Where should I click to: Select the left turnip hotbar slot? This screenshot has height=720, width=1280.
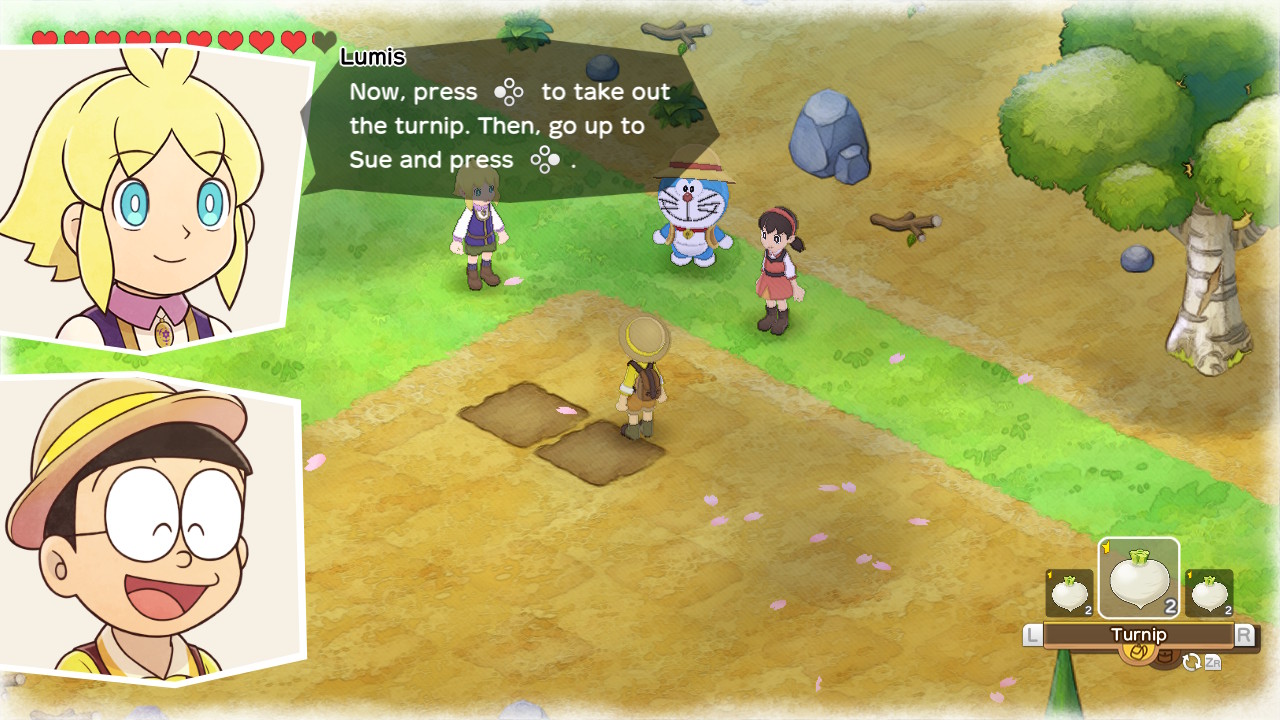click(1069, 592)
